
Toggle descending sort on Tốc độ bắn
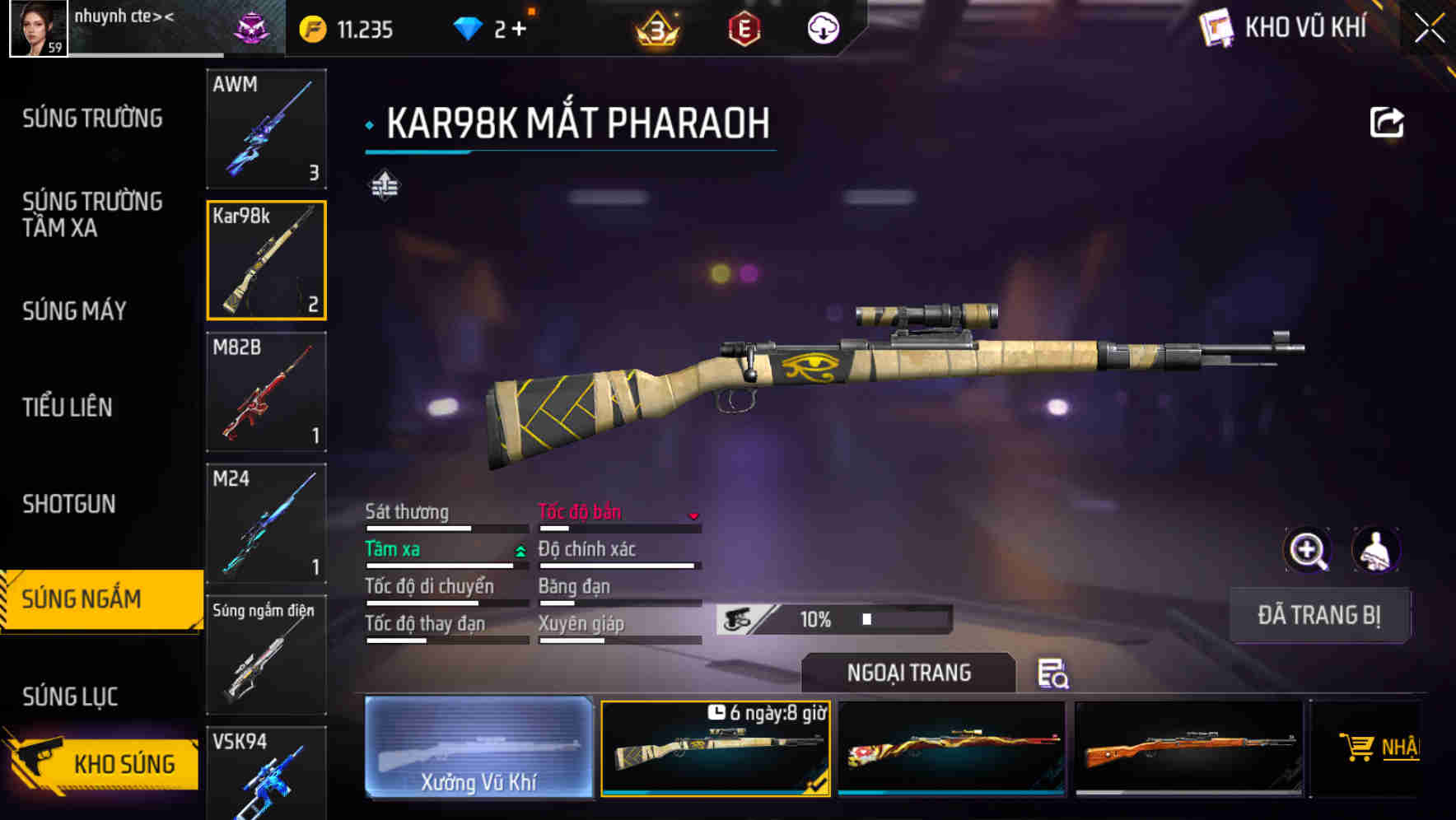[694, 515]
